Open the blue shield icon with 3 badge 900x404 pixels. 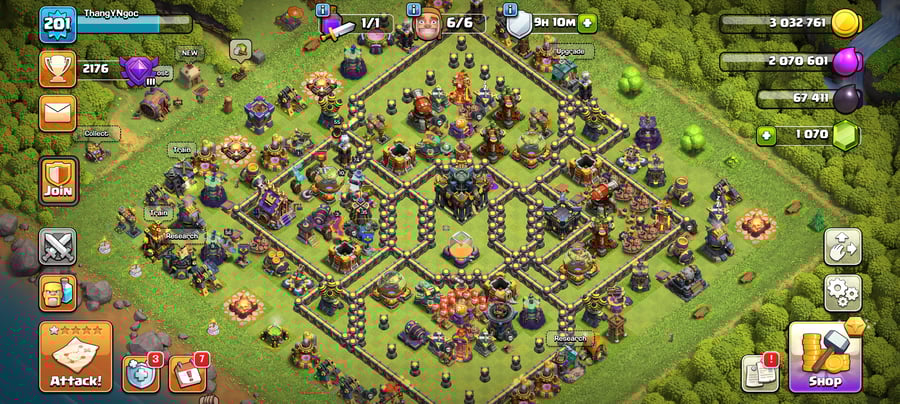click(139, 372)
